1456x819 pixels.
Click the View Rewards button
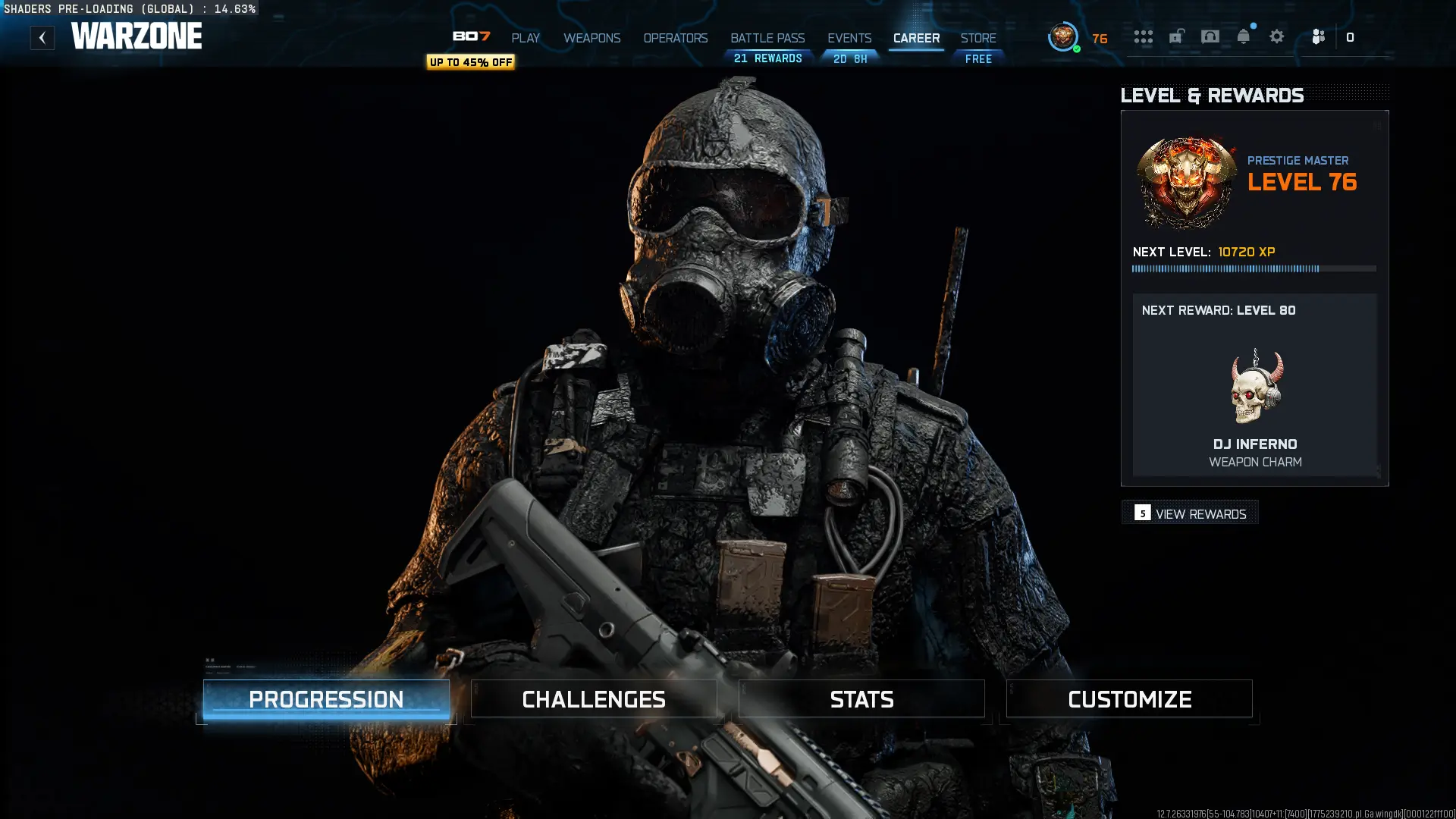point(1191,513)
